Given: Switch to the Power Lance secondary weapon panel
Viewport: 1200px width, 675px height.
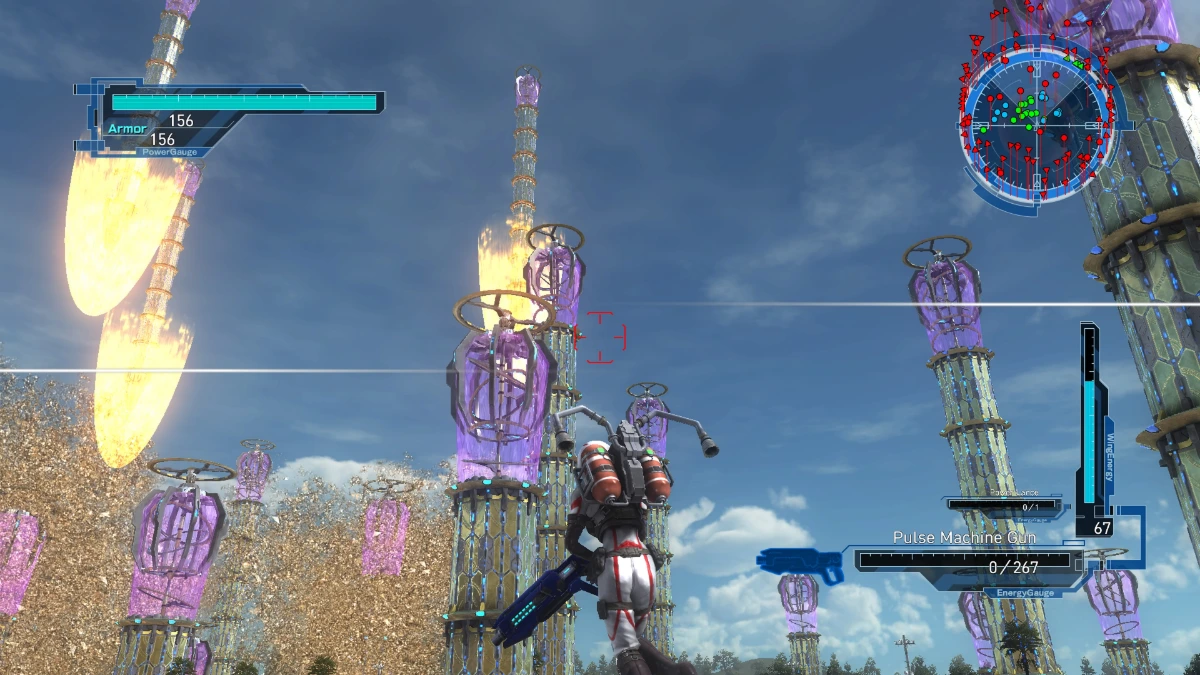Looking at the screenshot, I should pos(1008,504).
